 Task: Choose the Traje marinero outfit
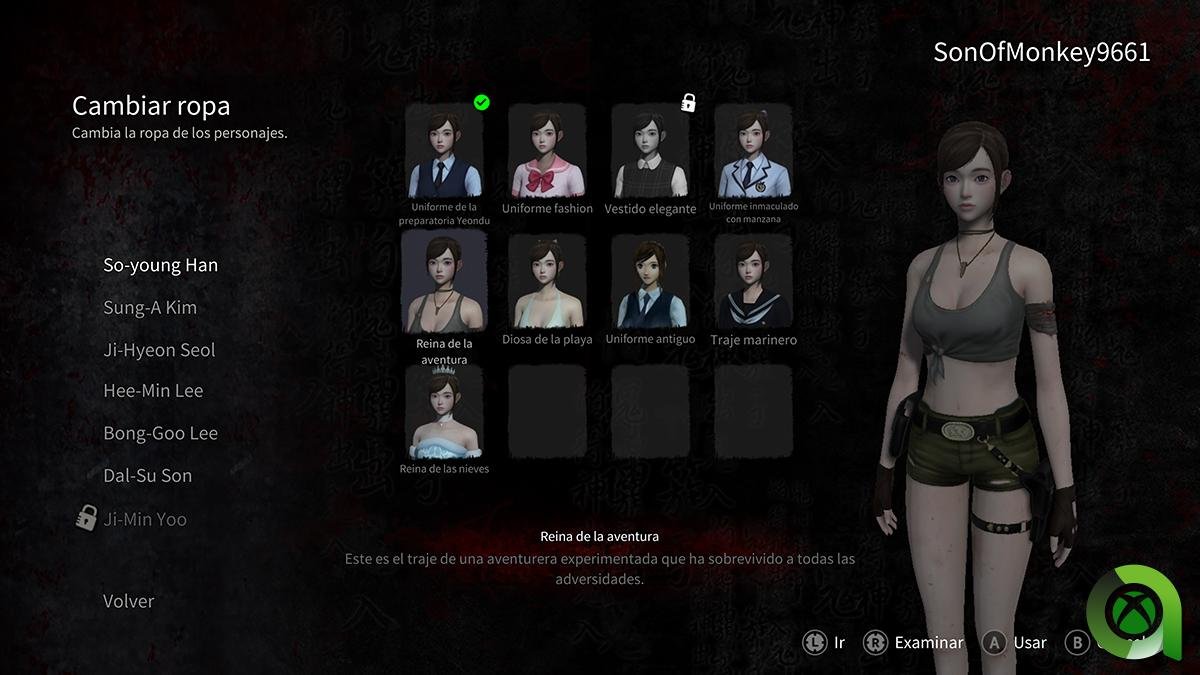tap(753, 283)
